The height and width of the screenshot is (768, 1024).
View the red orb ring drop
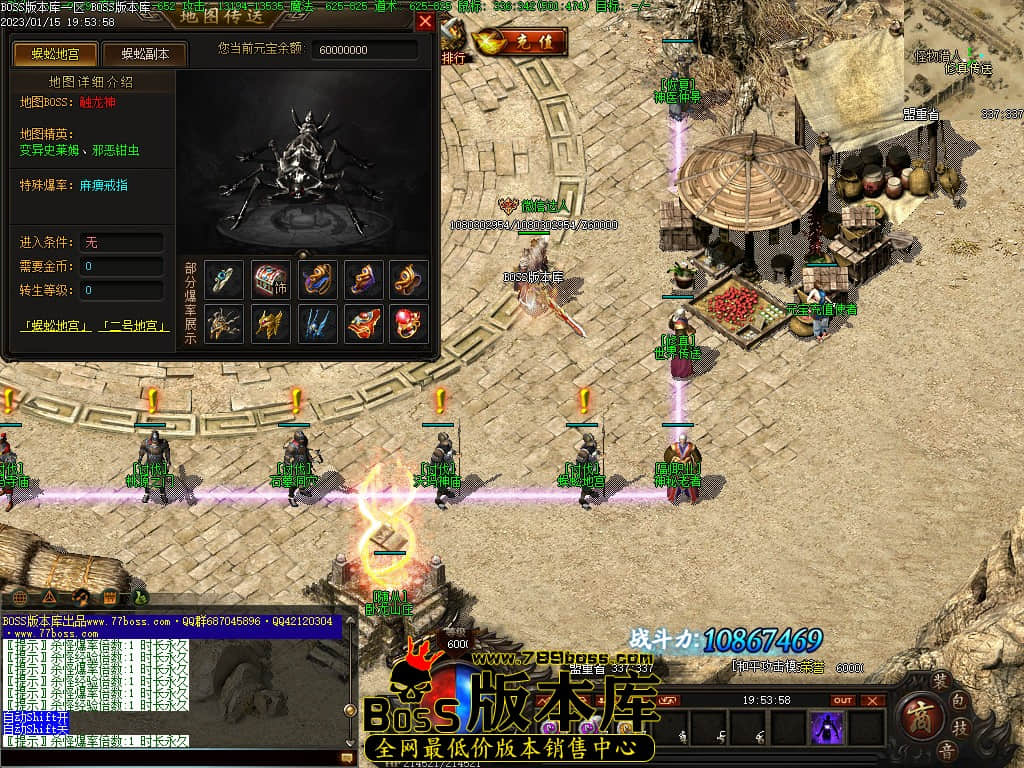pos(408,323)
